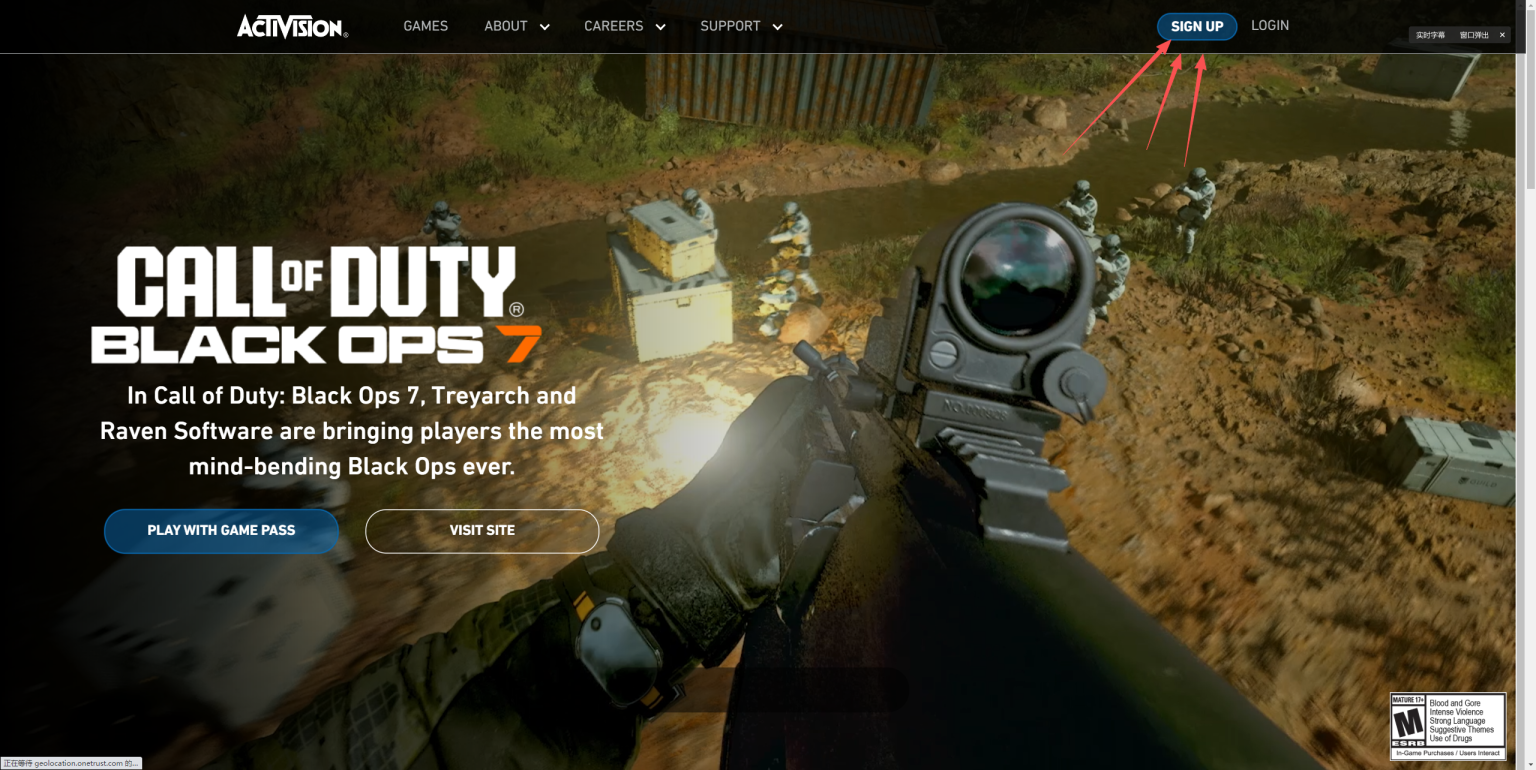The image size is (1536, 770).
Task: Click the LOGIN link
Action: [x=1269, y=25]
